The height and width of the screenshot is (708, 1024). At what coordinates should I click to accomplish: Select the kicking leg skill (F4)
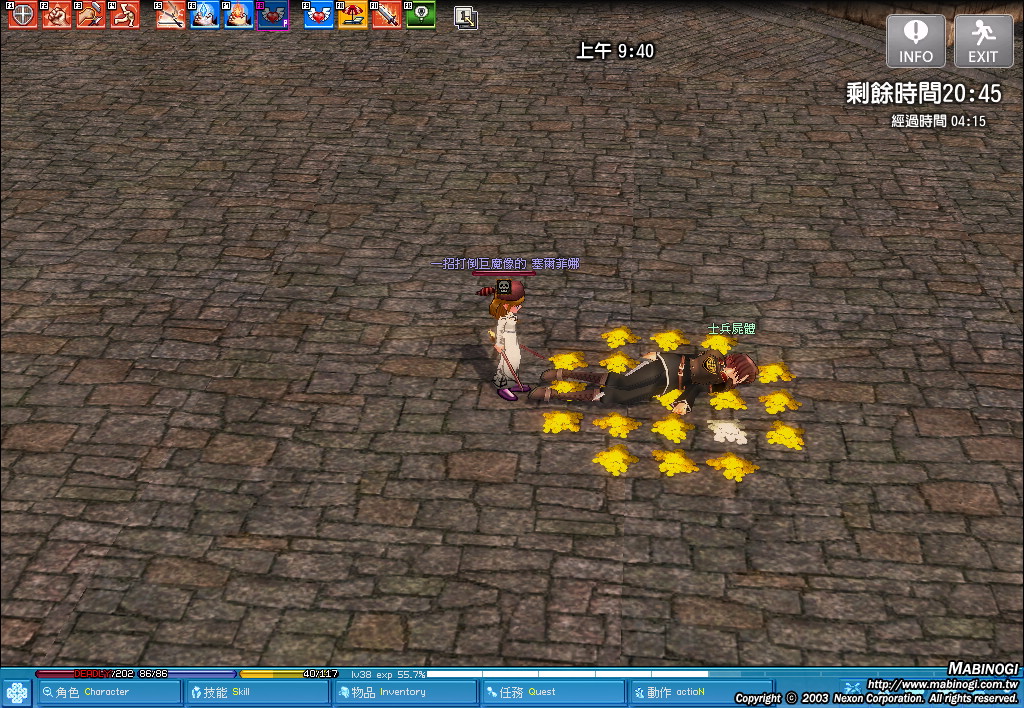[x=125, y=15]
